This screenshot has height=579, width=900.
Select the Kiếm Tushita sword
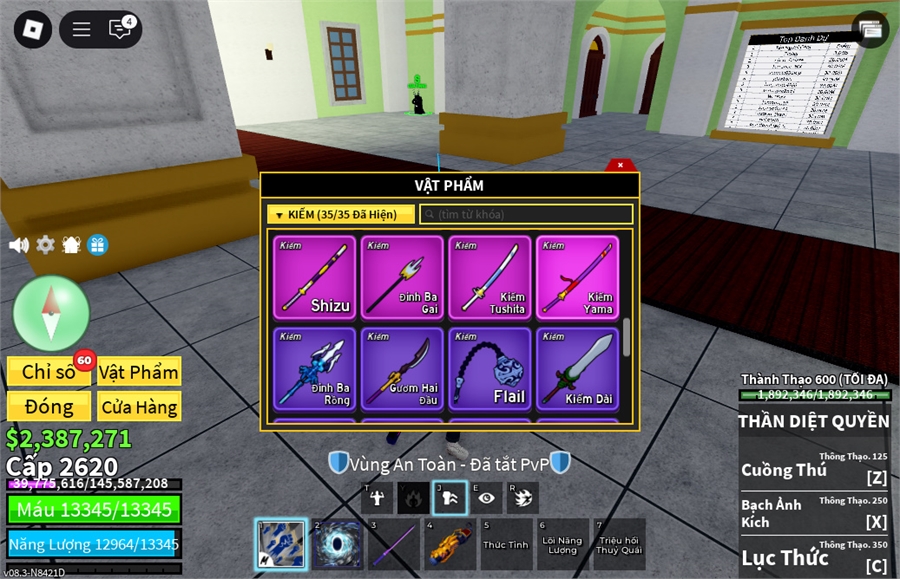(490, 277)
